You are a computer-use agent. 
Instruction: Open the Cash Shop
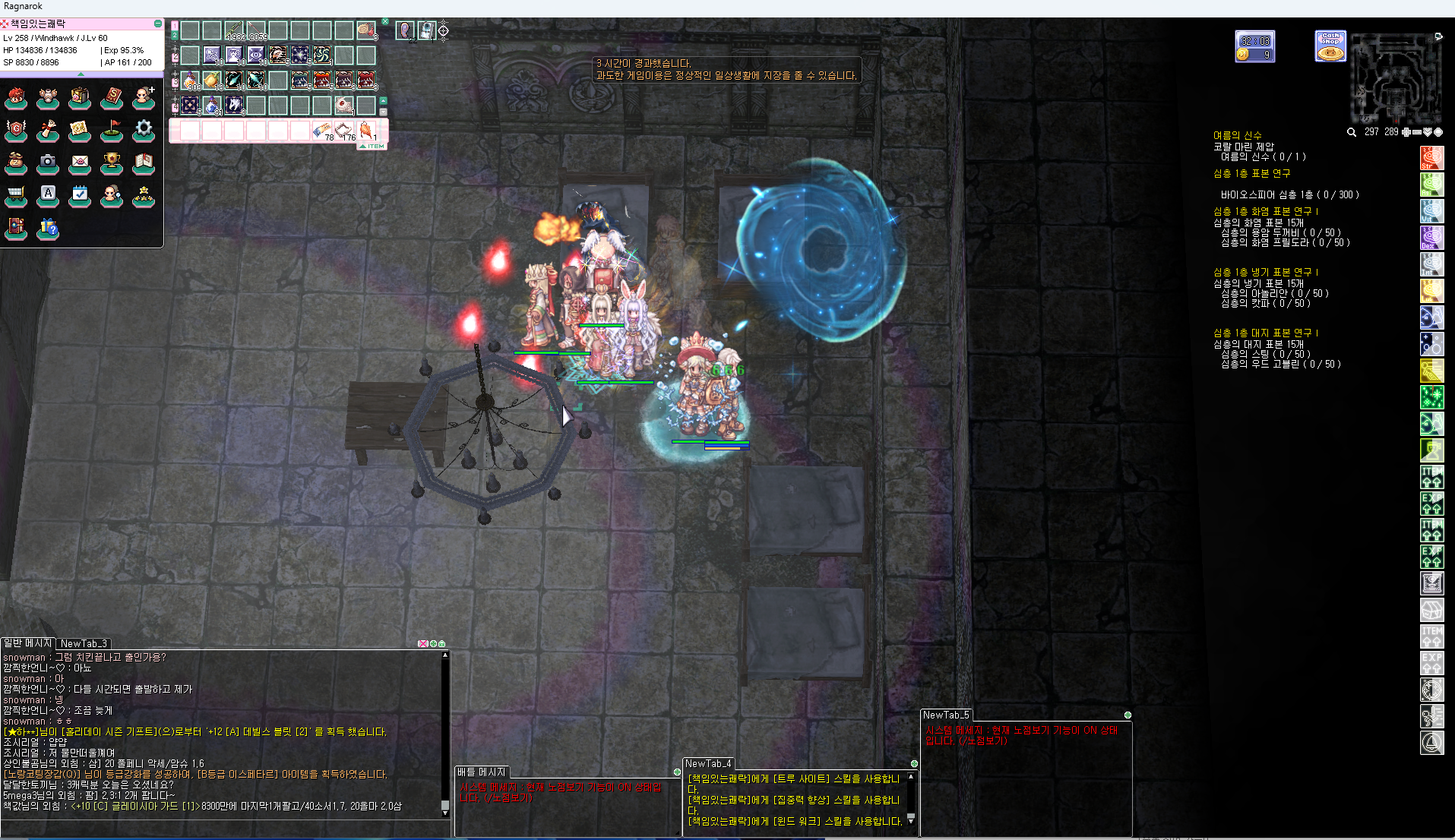point(1330,46)
